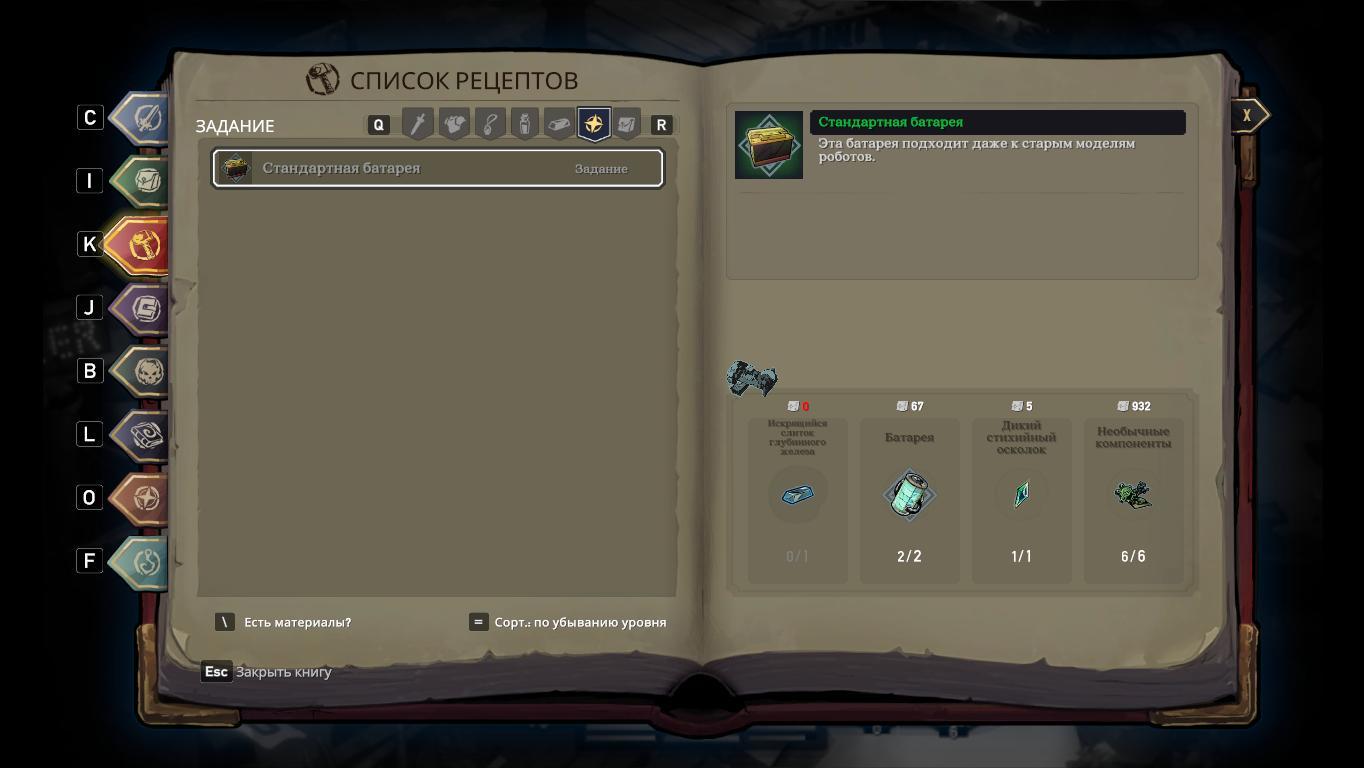Select the Стандартная батарея recipe row
The width and height of the screenshot is (1364, 768).
pyautogui.click(x=437, y=168)
